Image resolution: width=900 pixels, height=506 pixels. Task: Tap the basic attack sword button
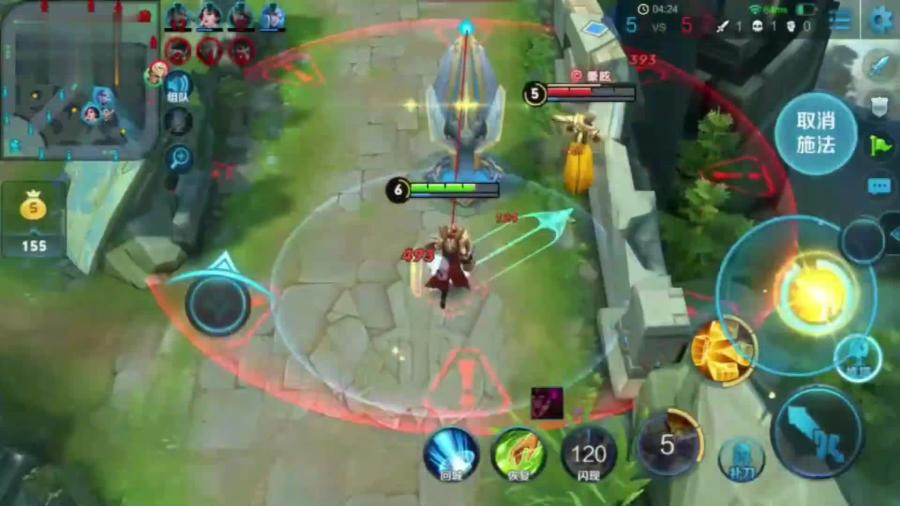click(817, 432)
